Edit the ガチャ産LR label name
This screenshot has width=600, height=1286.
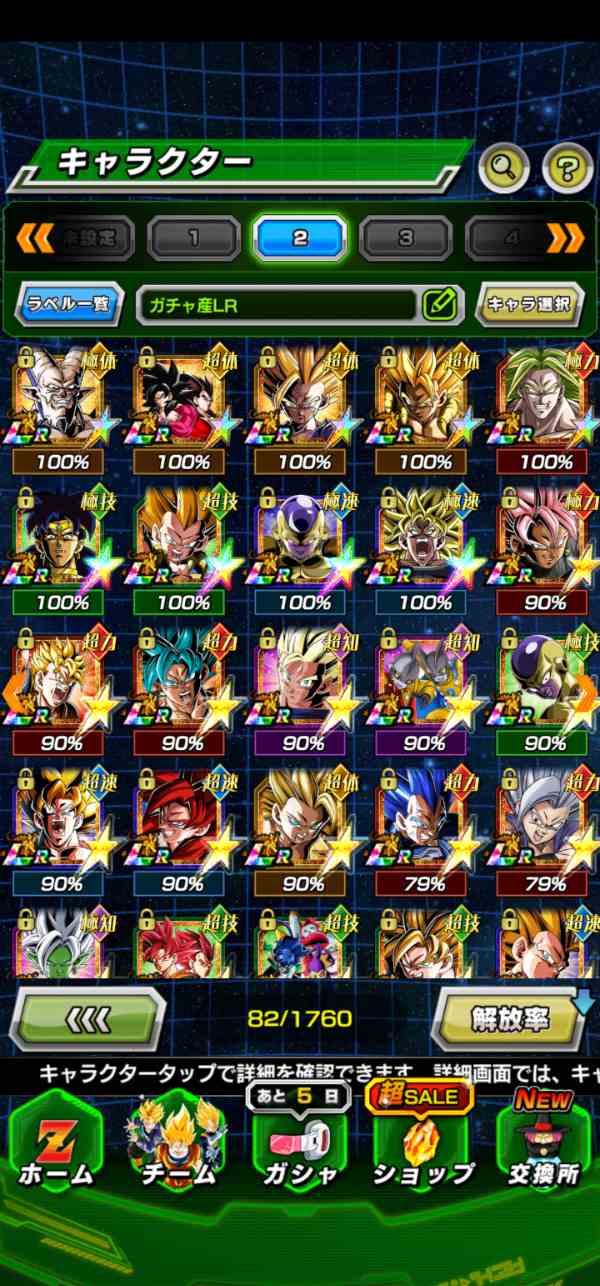(x=439, y=304)
